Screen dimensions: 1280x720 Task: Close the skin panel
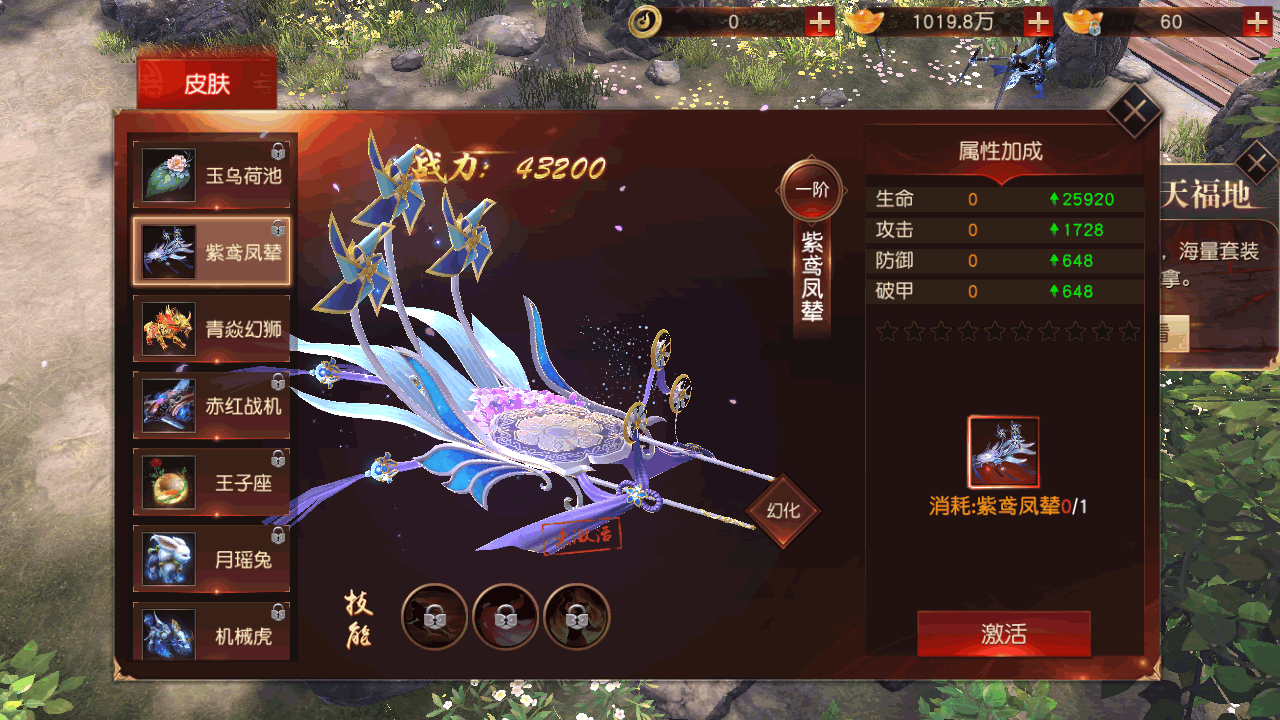pyautogui.click(x=1134, y=111)
